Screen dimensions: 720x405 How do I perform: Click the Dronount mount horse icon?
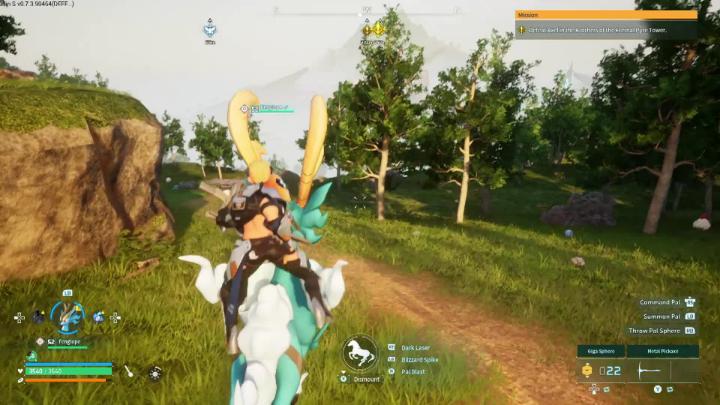(359, 352)
